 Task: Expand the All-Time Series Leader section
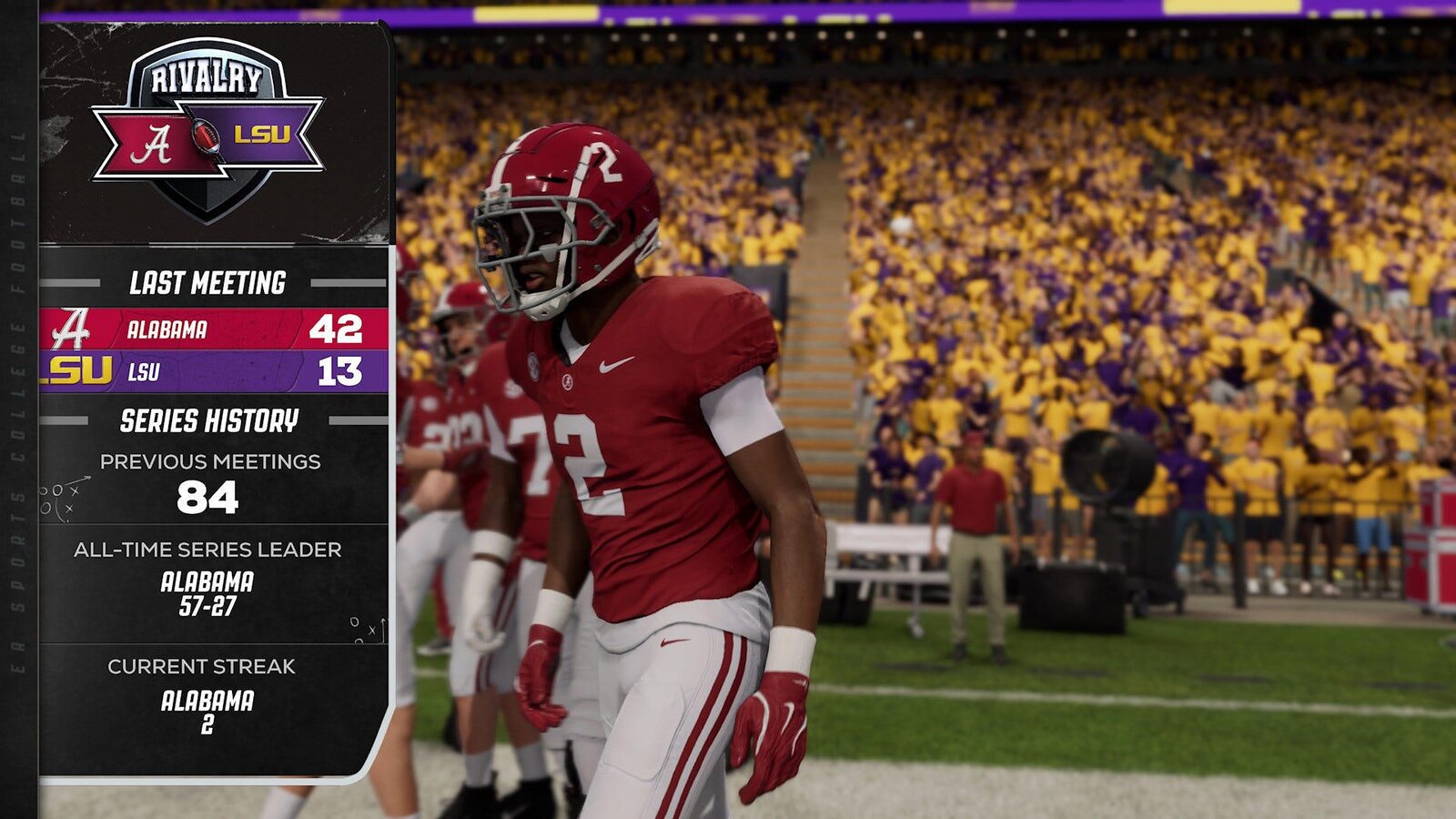pos(207,550)
